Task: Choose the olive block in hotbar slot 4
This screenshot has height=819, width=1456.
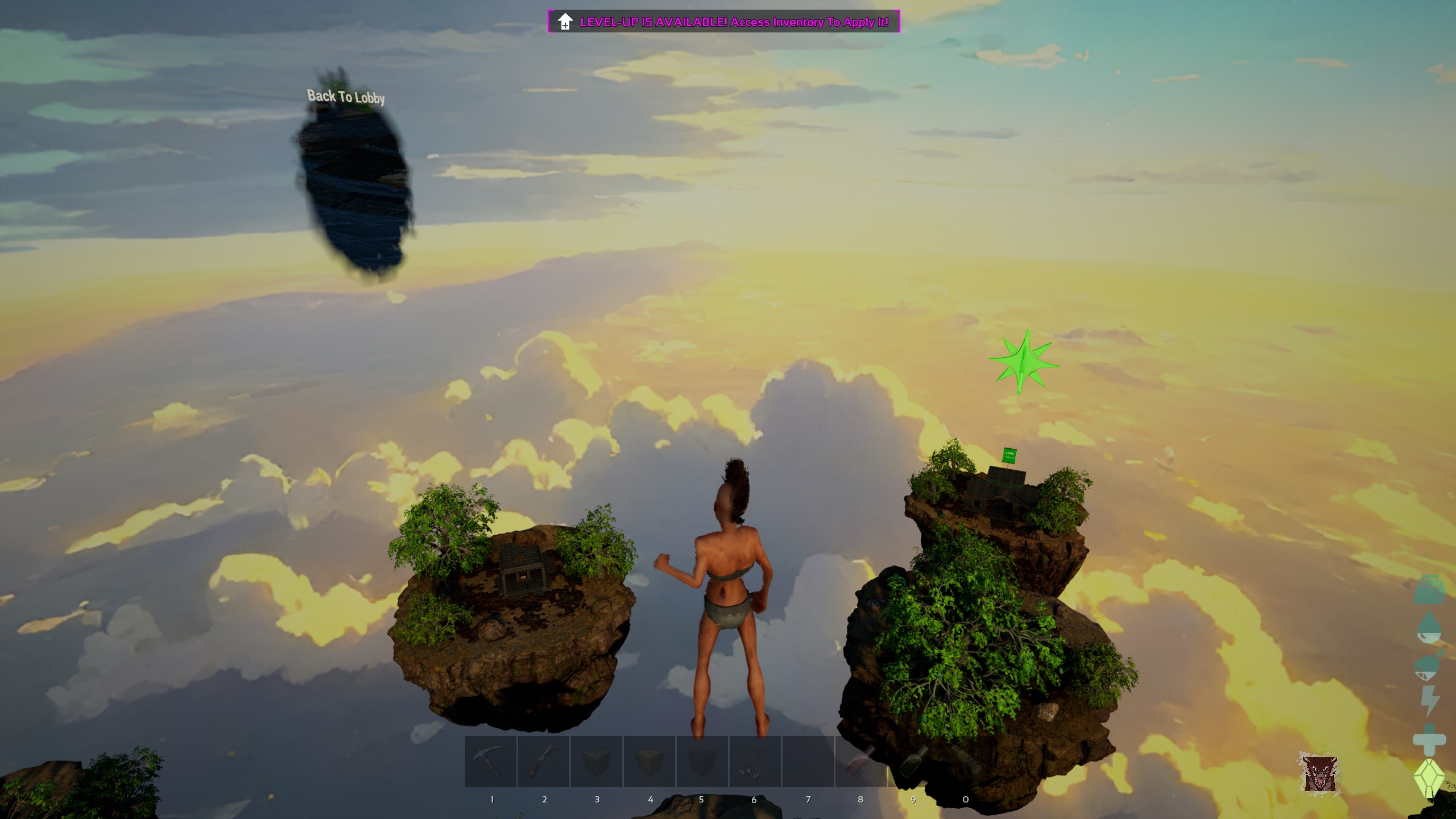Action: tap(650, 761)
